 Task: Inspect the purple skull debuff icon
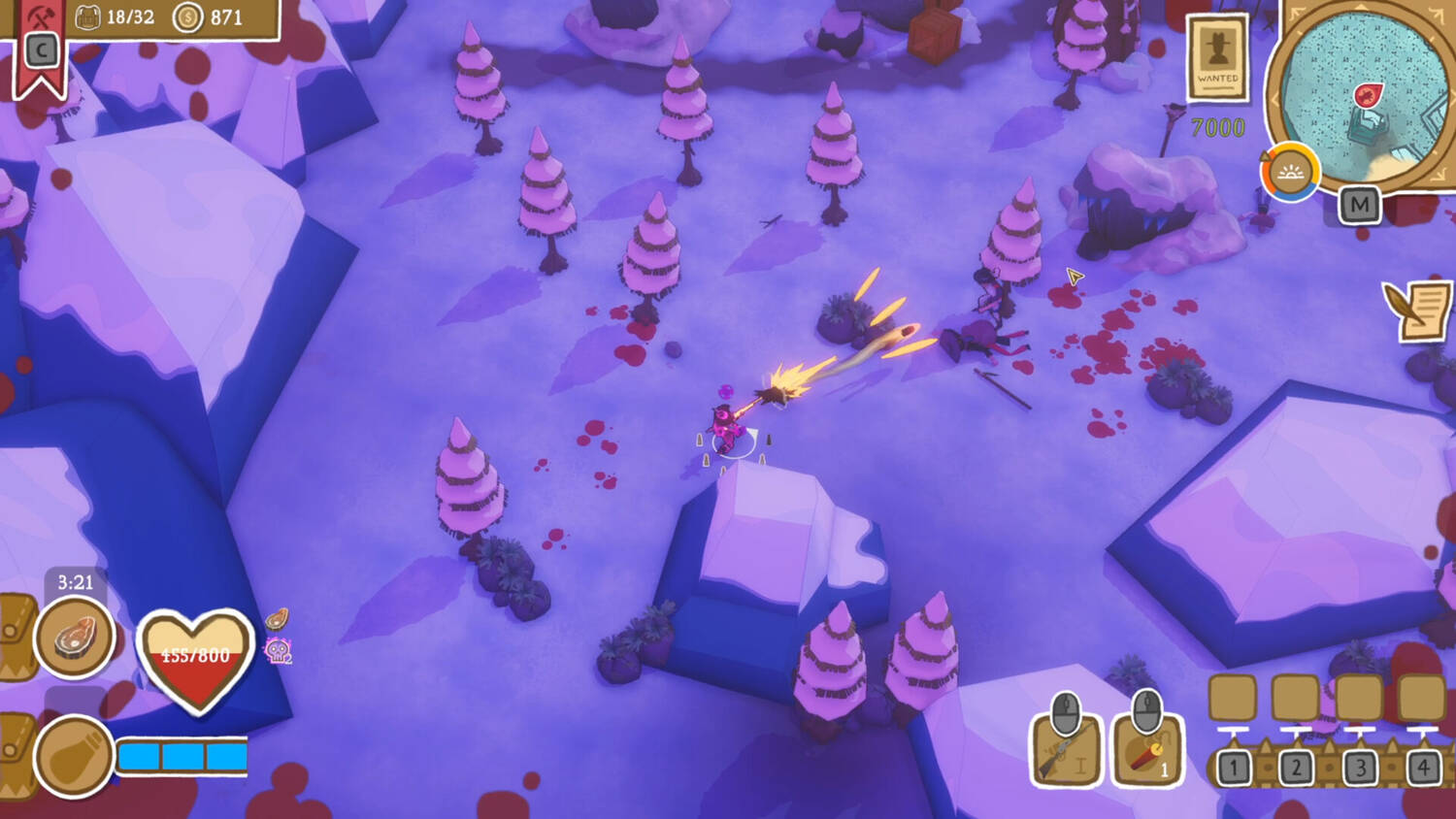click(279, 651)
